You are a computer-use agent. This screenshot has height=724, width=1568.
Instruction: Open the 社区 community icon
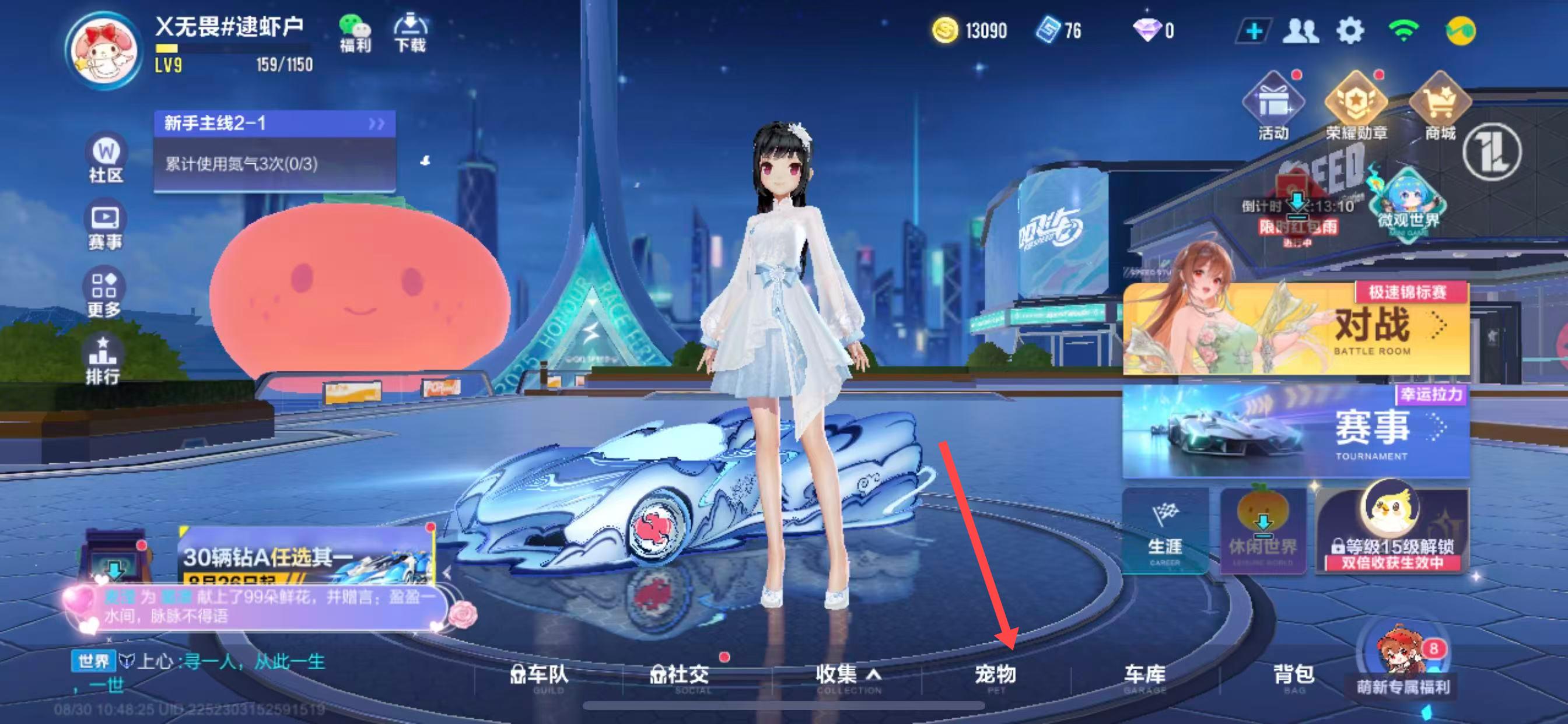[x=106, y=158]
